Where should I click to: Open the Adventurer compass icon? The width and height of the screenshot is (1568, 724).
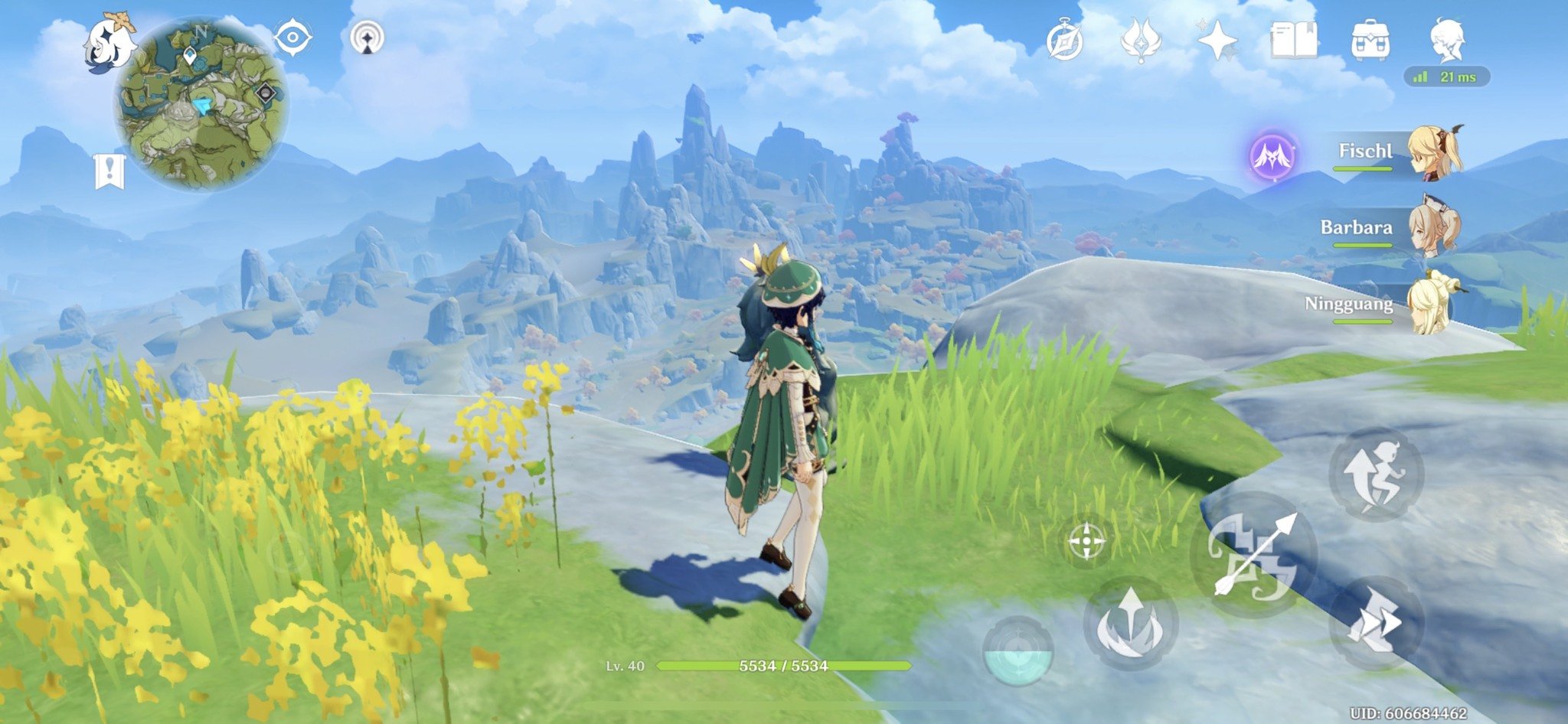(1065, 40)
